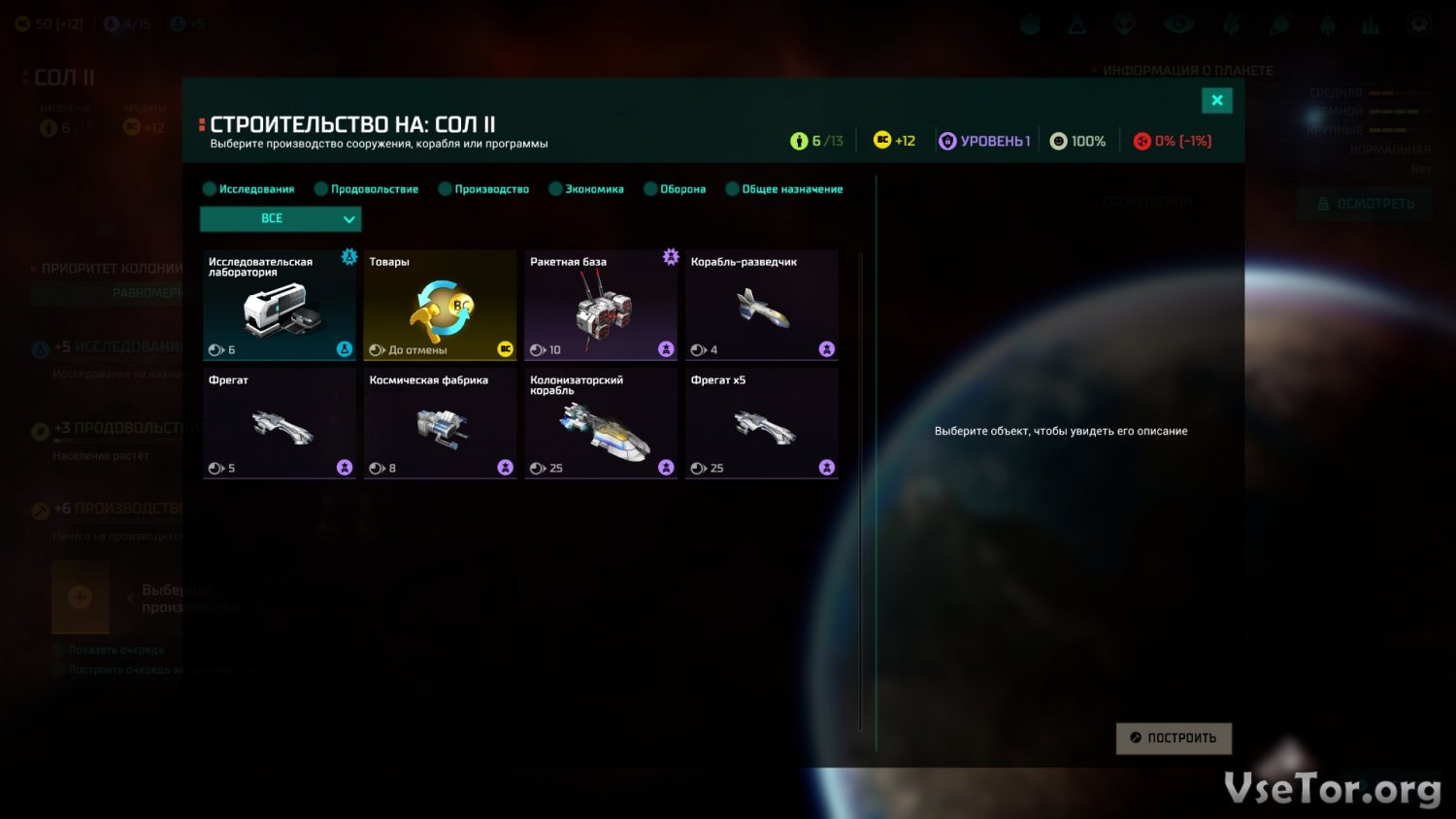Screen dimensions: 1456x819
Task: Filter by Общее назначение category
Action: point(784,189)
